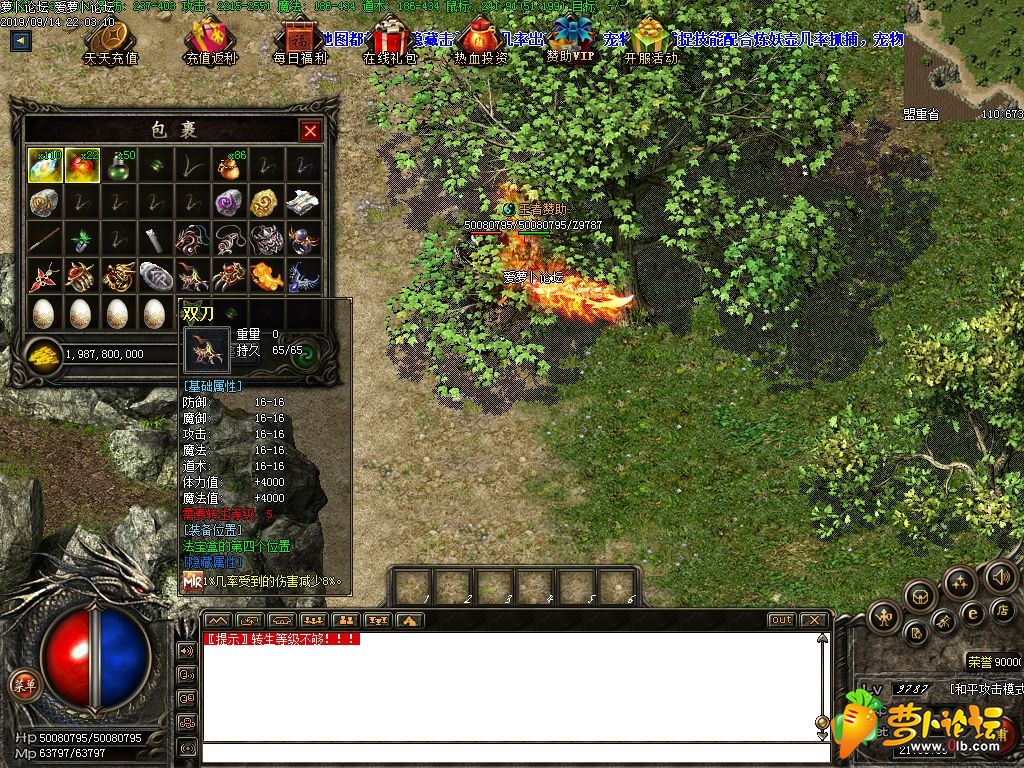Screen dimensions: 1024x768
Task: Select the white scroll pages item
Action: (x=303, y=203)
